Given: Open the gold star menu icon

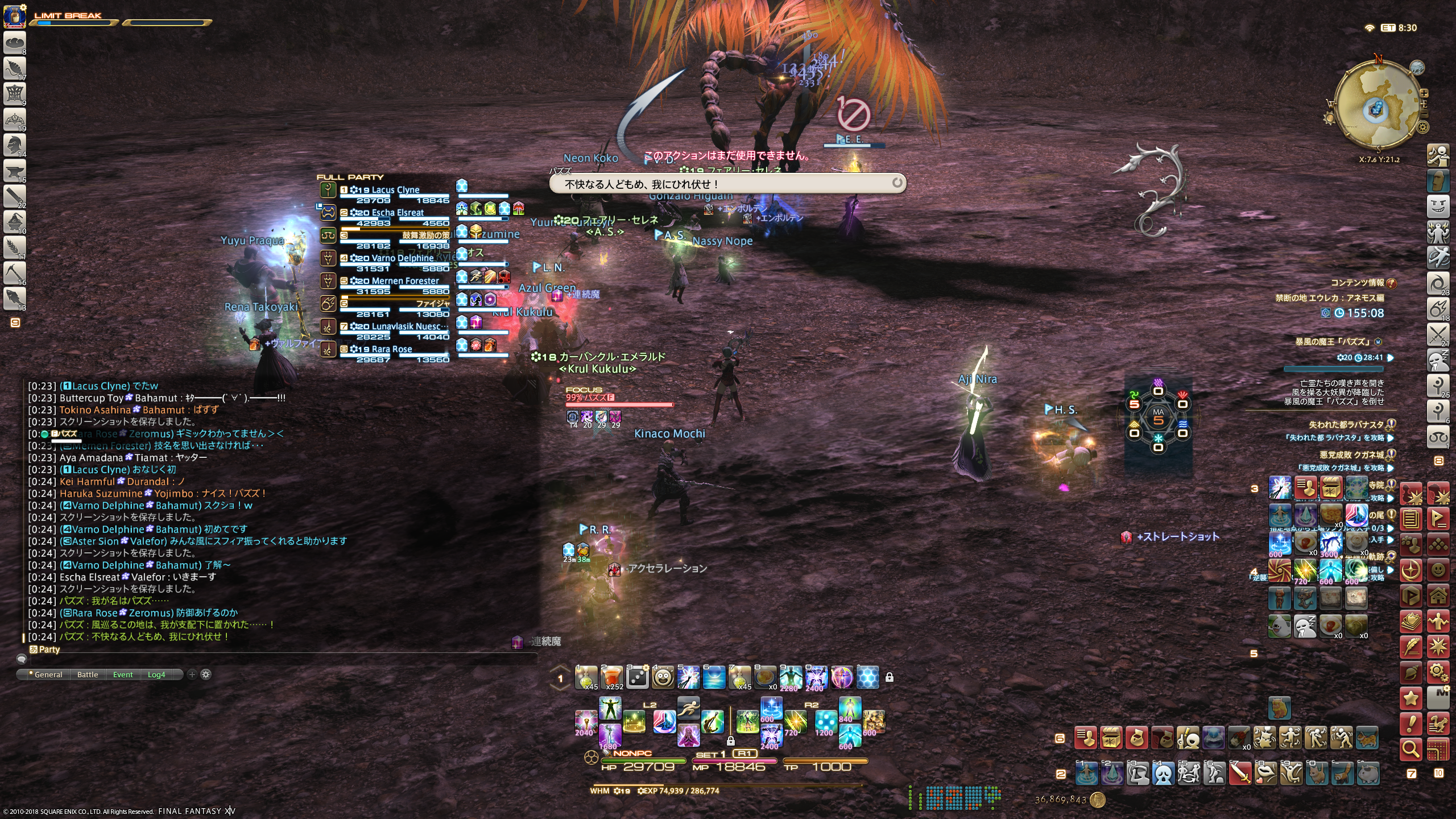Looking at the screenshot, I should point(1411,698).
